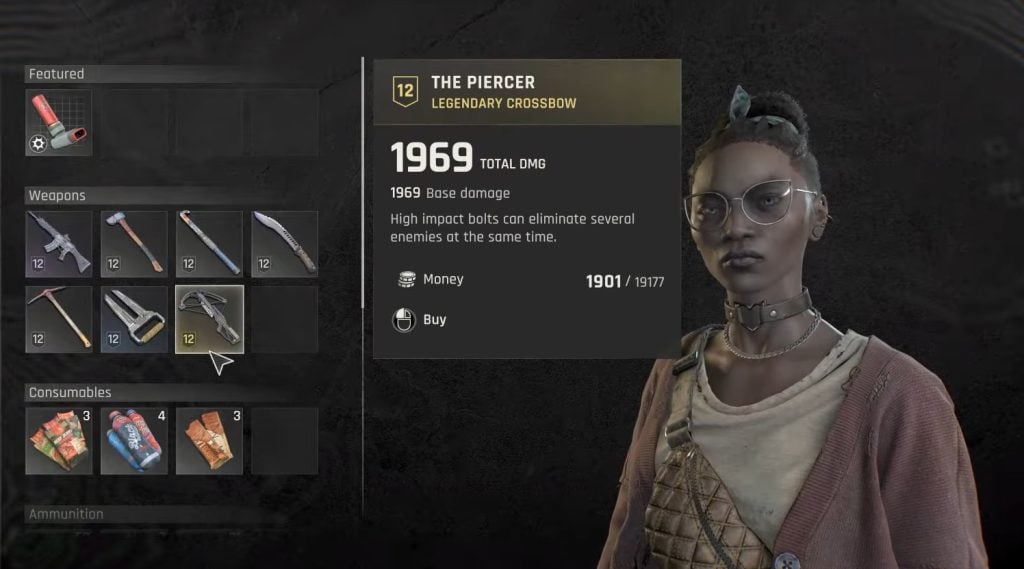Select the pickaxe weapon slot
Screen dimensions: 1024x569
pyautogui.click(x=58, y=319)
